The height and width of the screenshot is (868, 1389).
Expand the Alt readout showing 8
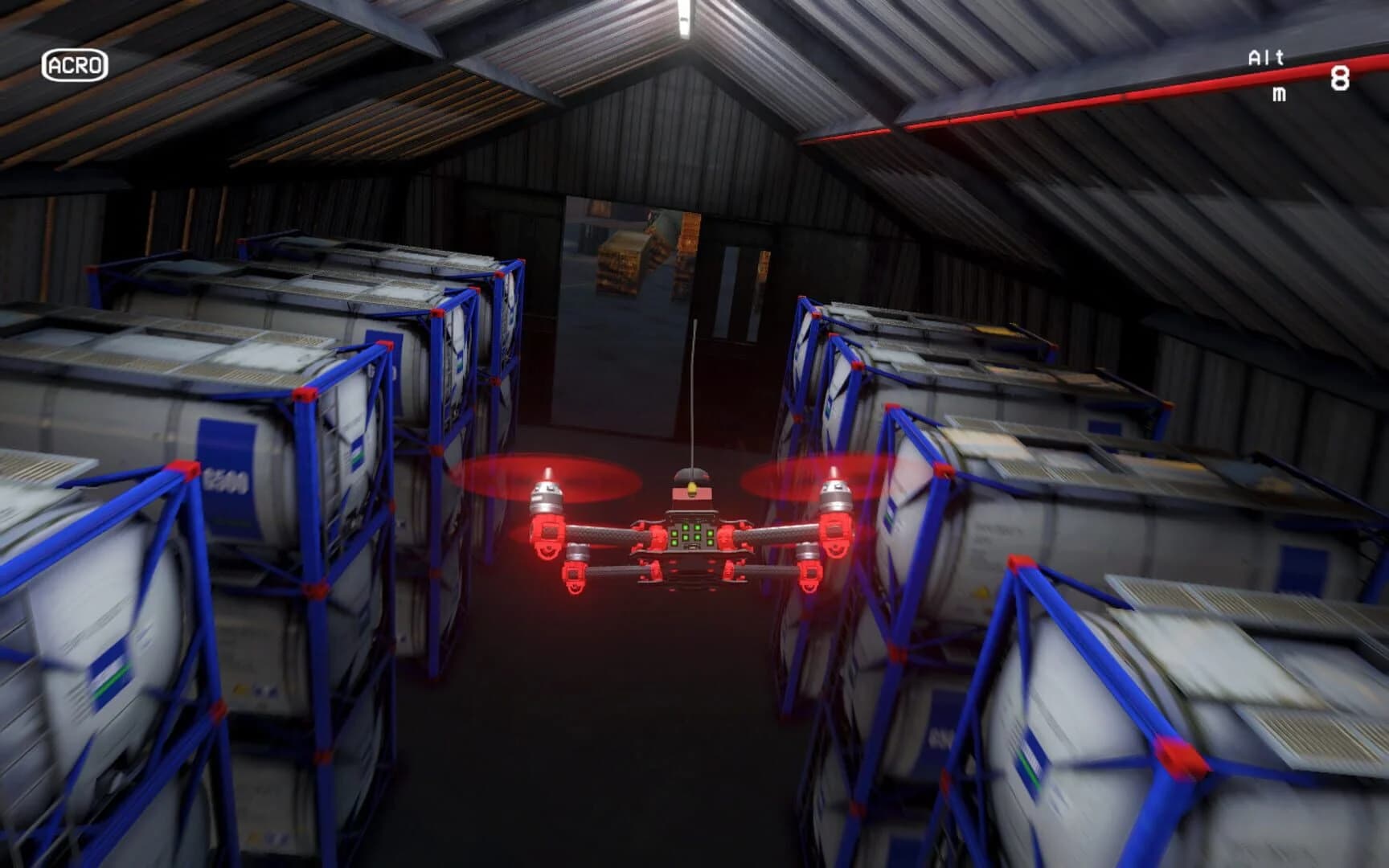[1338, 76]
